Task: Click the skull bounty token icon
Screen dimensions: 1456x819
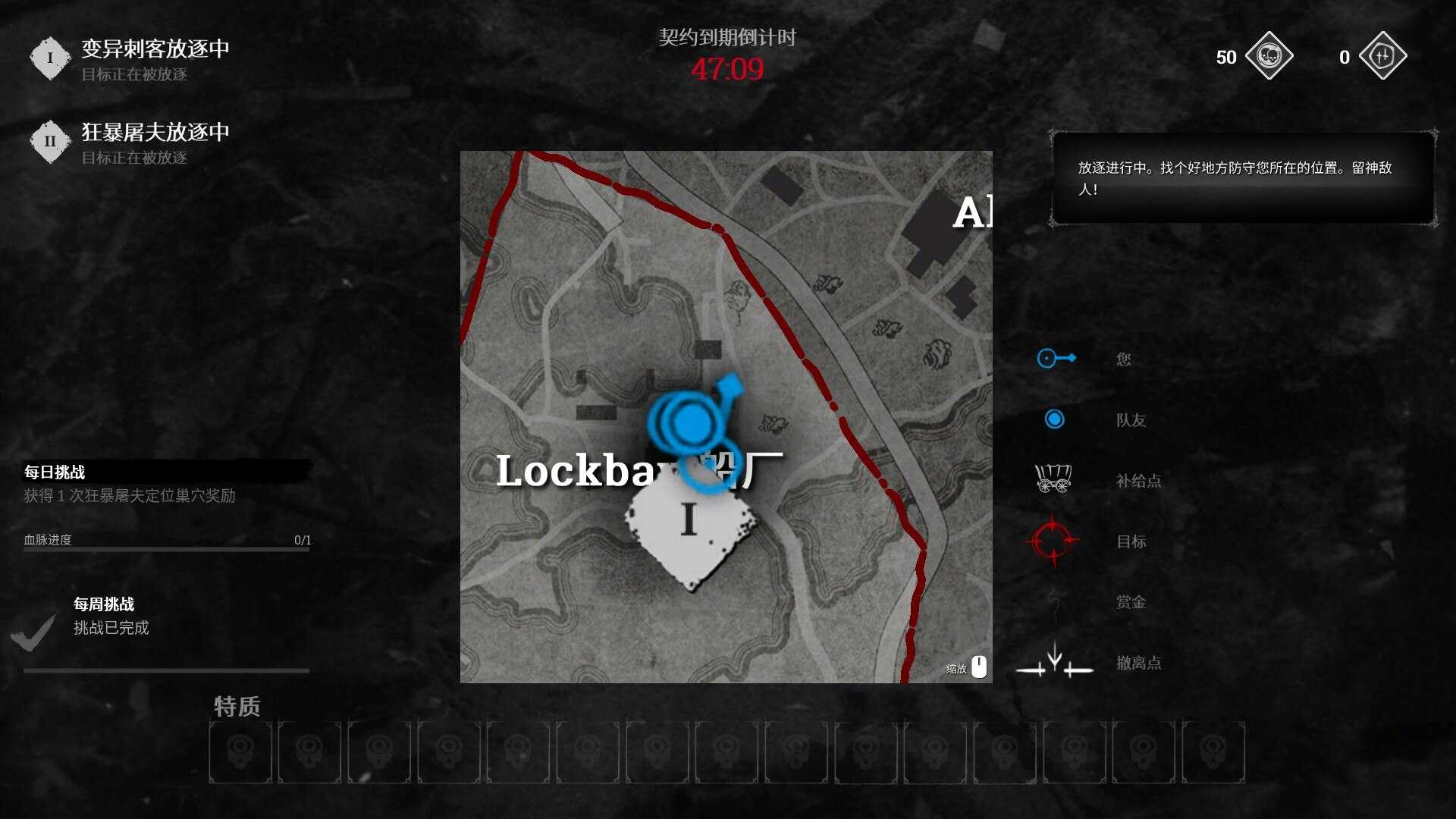Action: point(1269,56)
